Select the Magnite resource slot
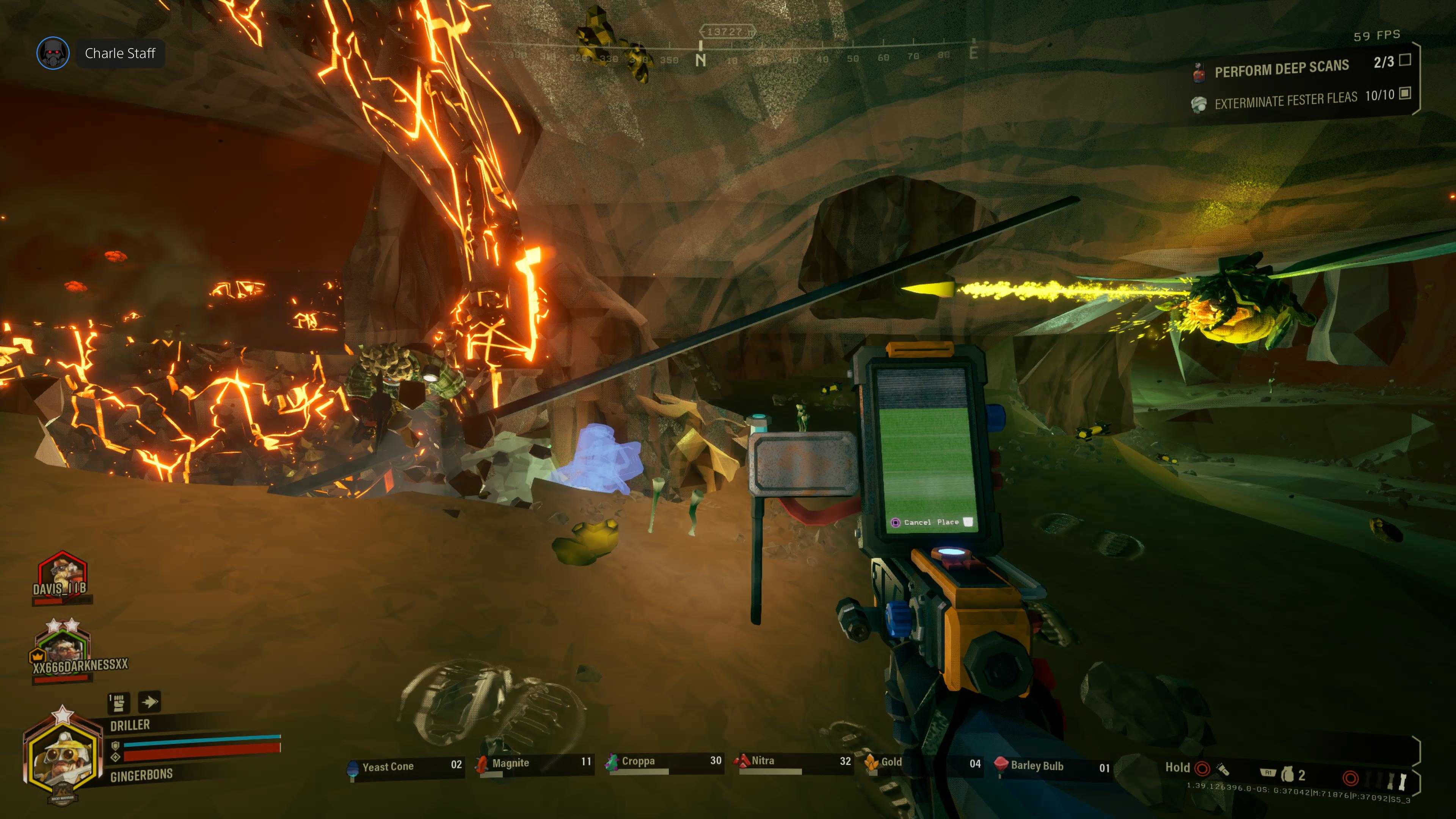Screen dimensions: 1456x819 pos(534,764)
